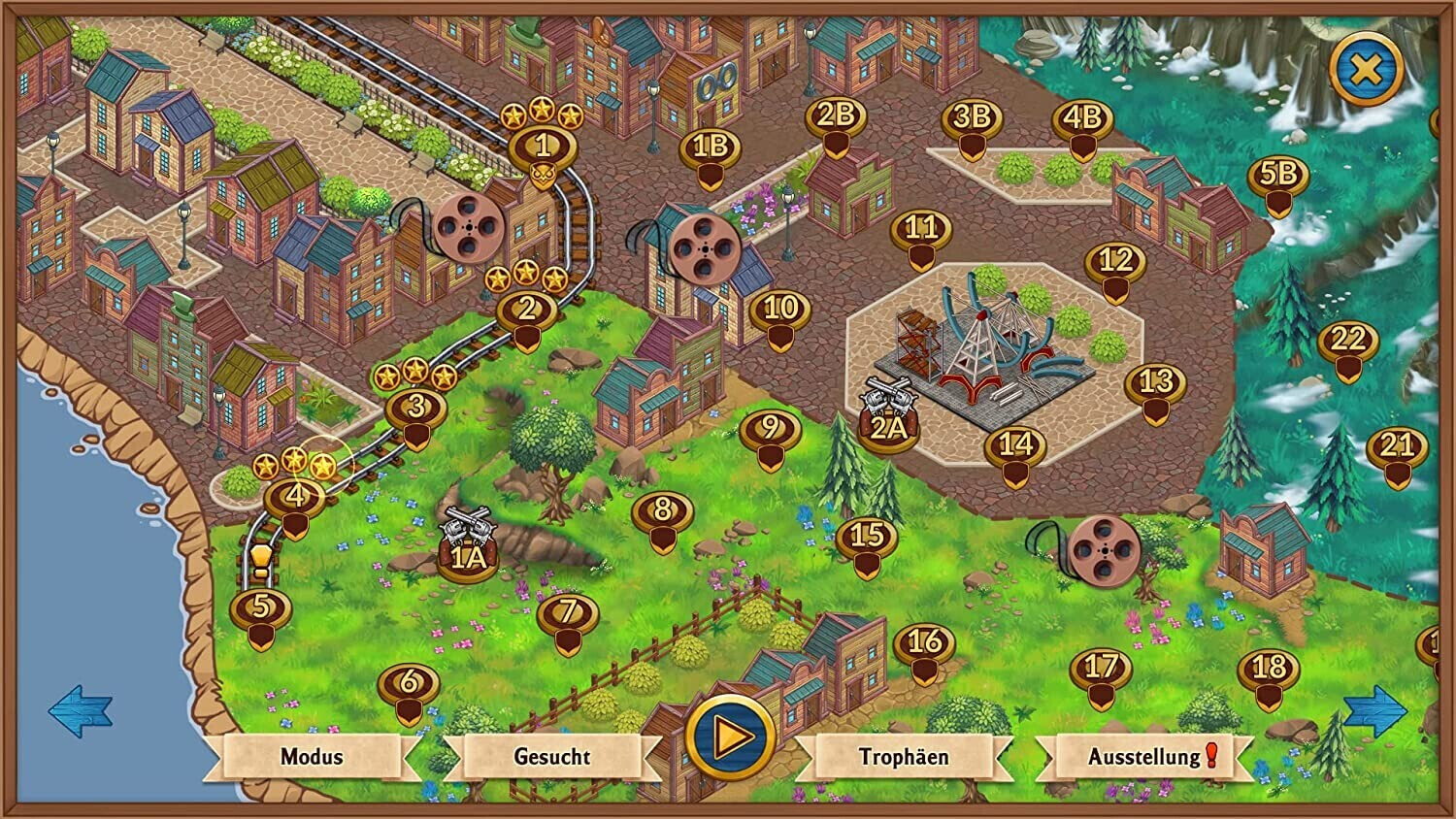Select level 10 marker
1456x819 pixels.
click(780, 311)
